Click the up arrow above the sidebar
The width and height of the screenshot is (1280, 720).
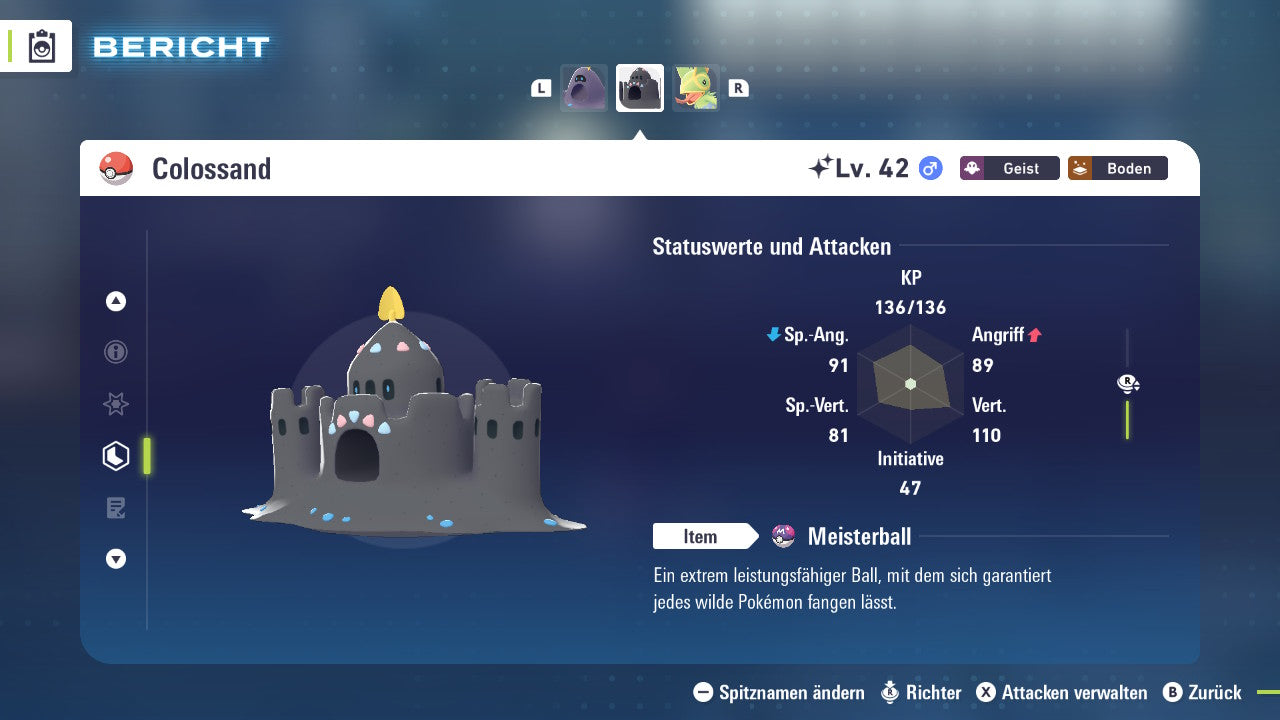coord(115,300)
